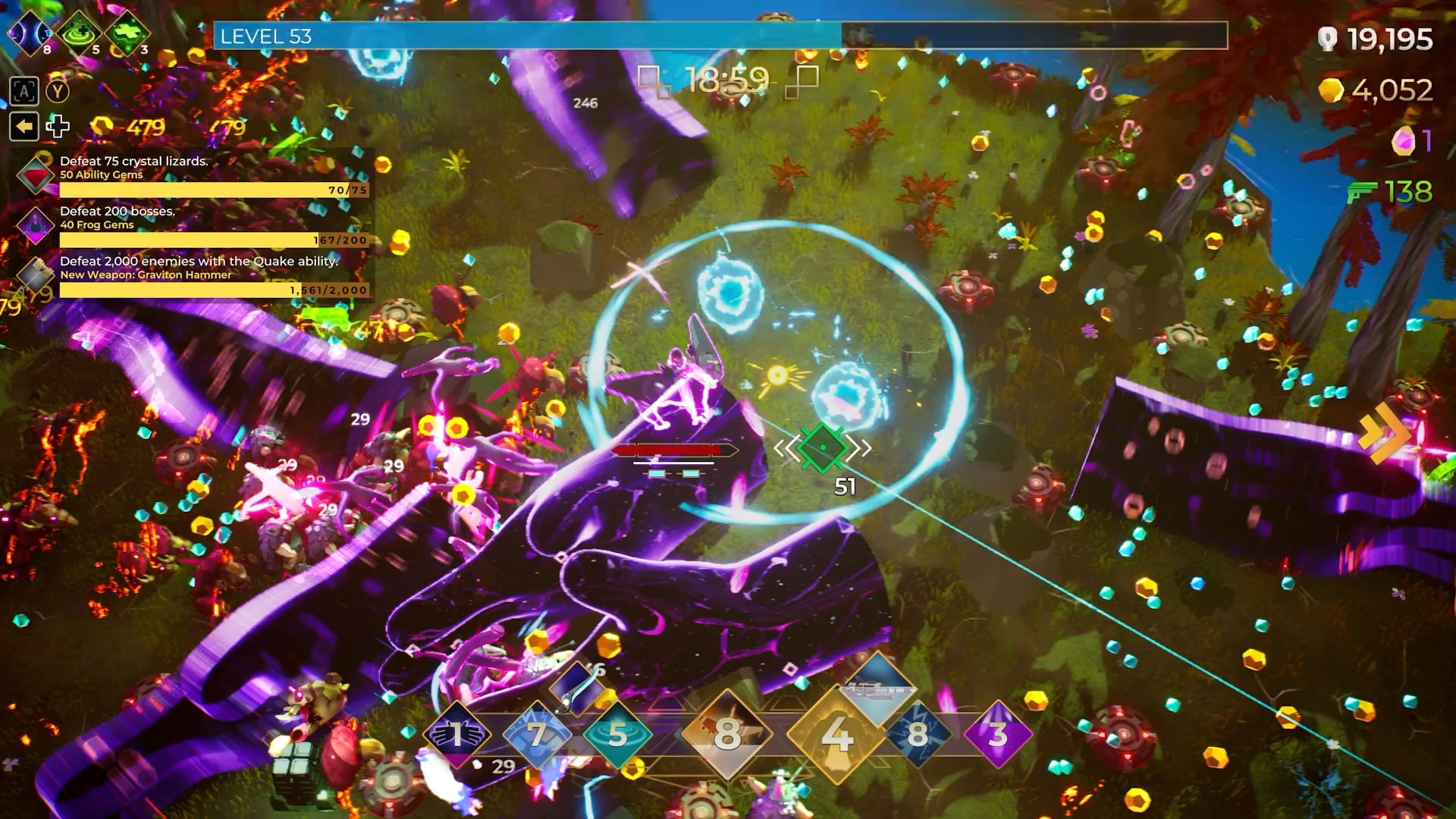This screenshot has width=1456, height=819.
Task: Activate the golden mushroom cloud ability
Action: (x=836, y=733)
